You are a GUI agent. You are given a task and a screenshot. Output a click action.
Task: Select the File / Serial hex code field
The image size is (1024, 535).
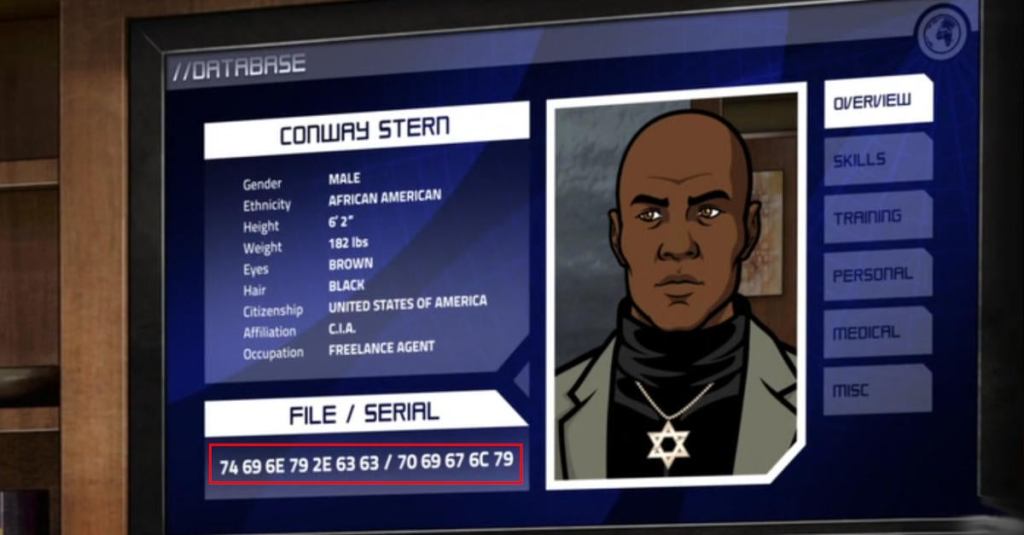(x=366, y=464)
